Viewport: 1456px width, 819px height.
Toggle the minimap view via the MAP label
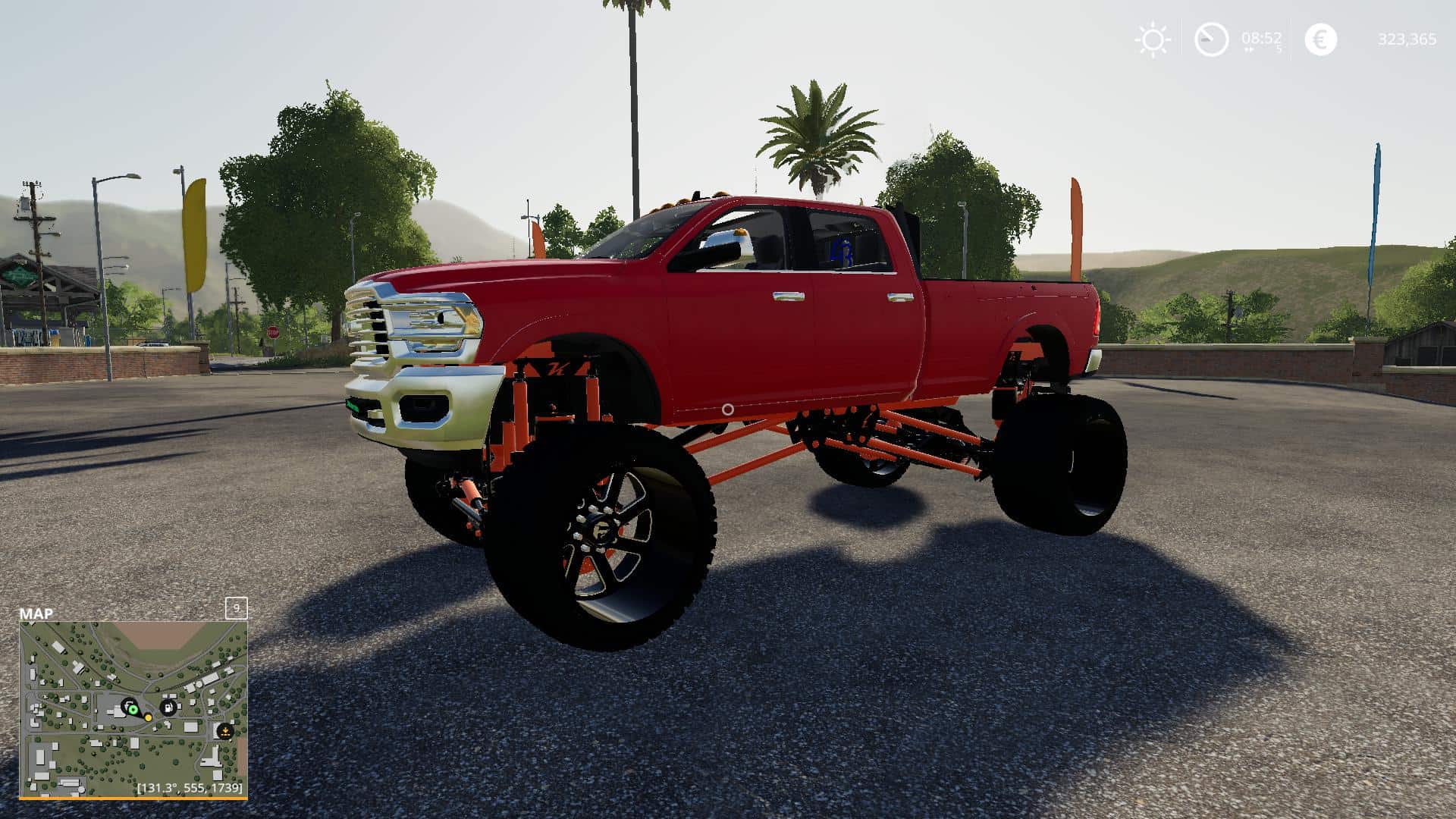(36, 613)
